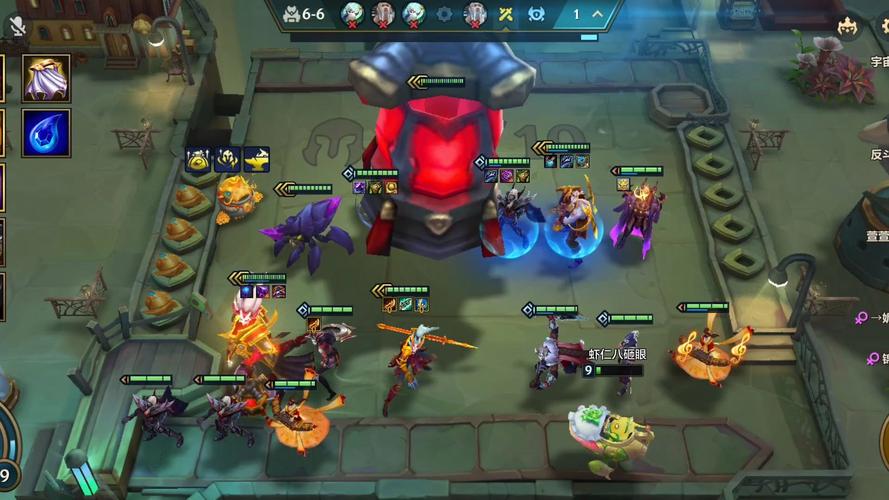Open the crown-shaped icon at top right
Image resolution: width=889 pixels, height=500 pixels.
pos(848,27)
